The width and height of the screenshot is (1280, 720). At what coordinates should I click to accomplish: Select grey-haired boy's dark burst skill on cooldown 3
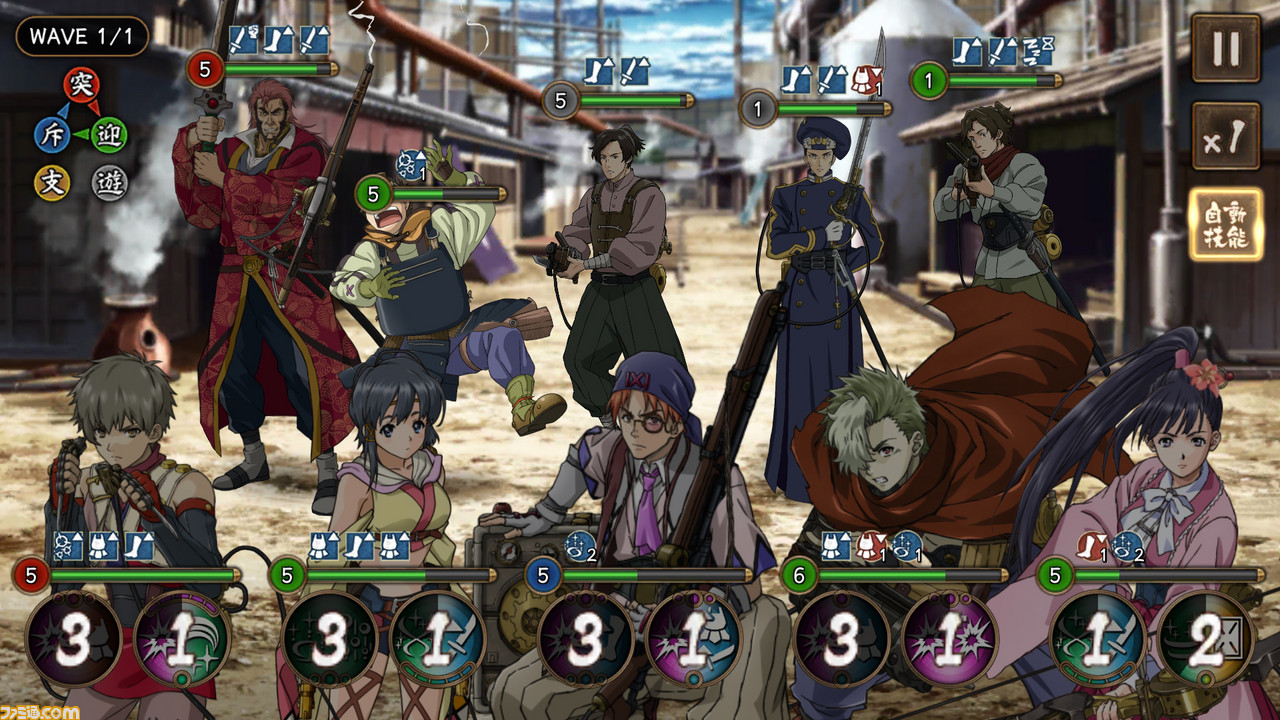pyautogui.click(x=73, y=640)
